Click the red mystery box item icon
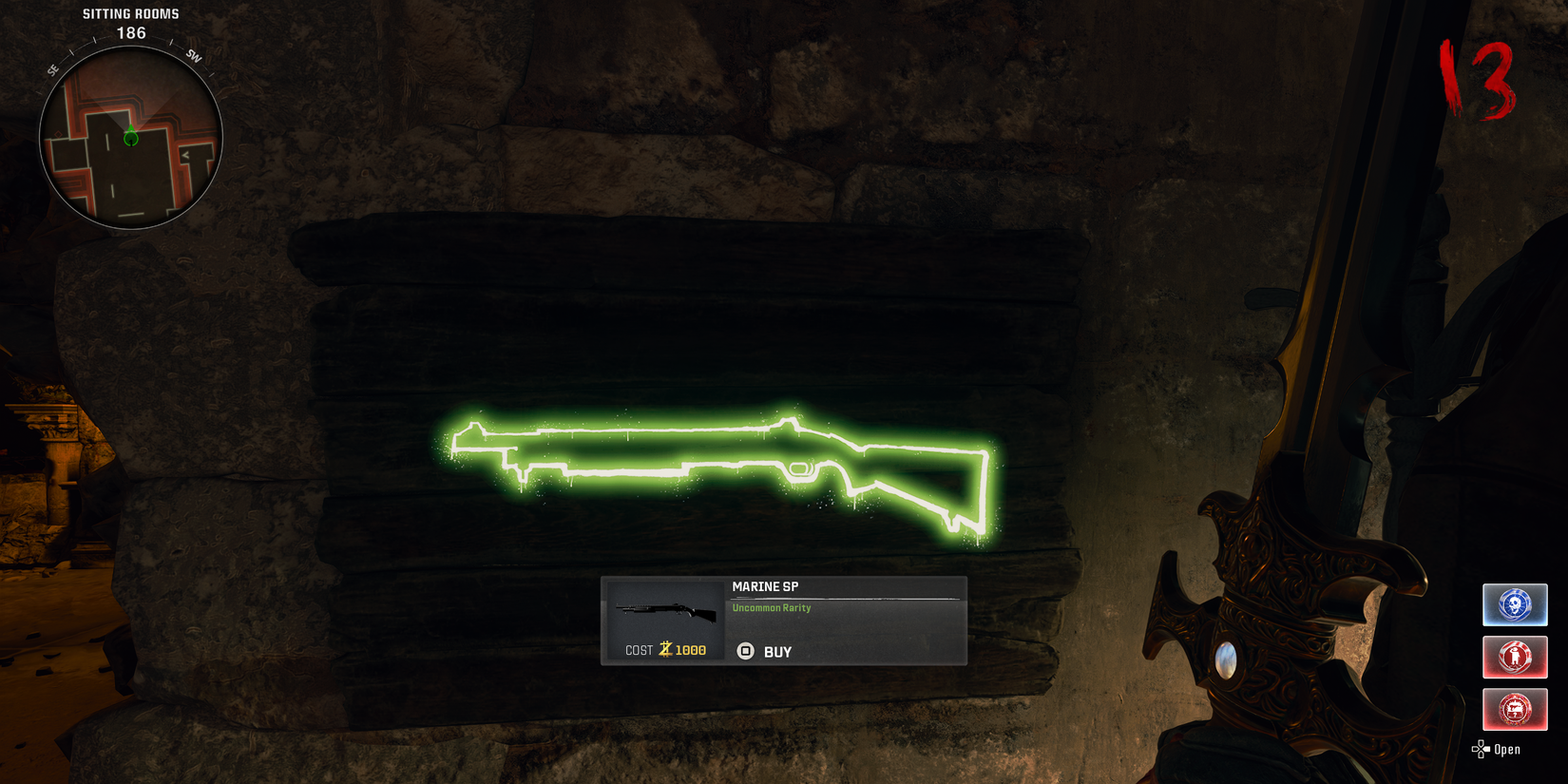 tap(1515, 709)
